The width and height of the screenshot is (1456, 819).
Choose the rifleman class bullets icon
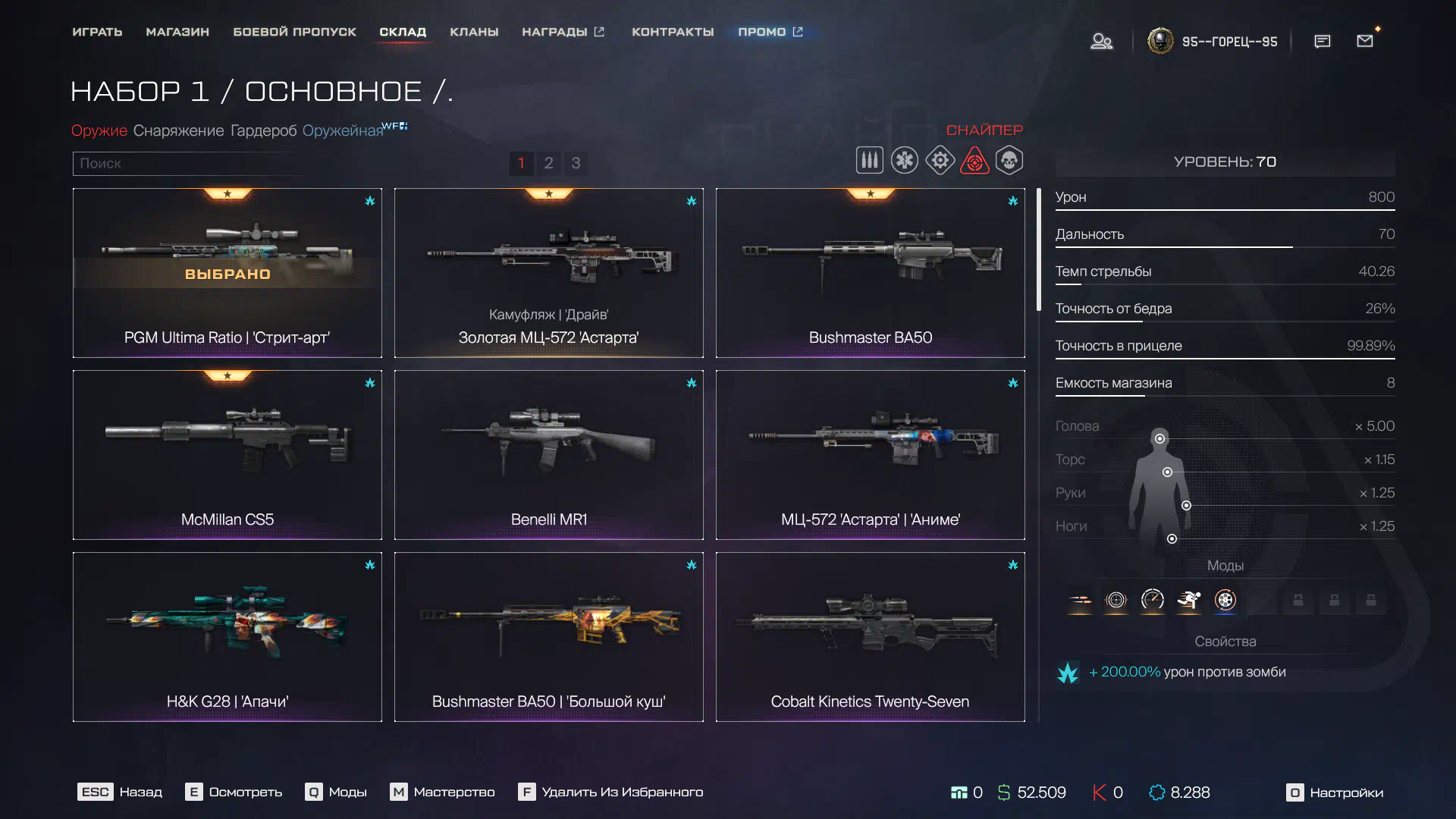pos(869,161)
